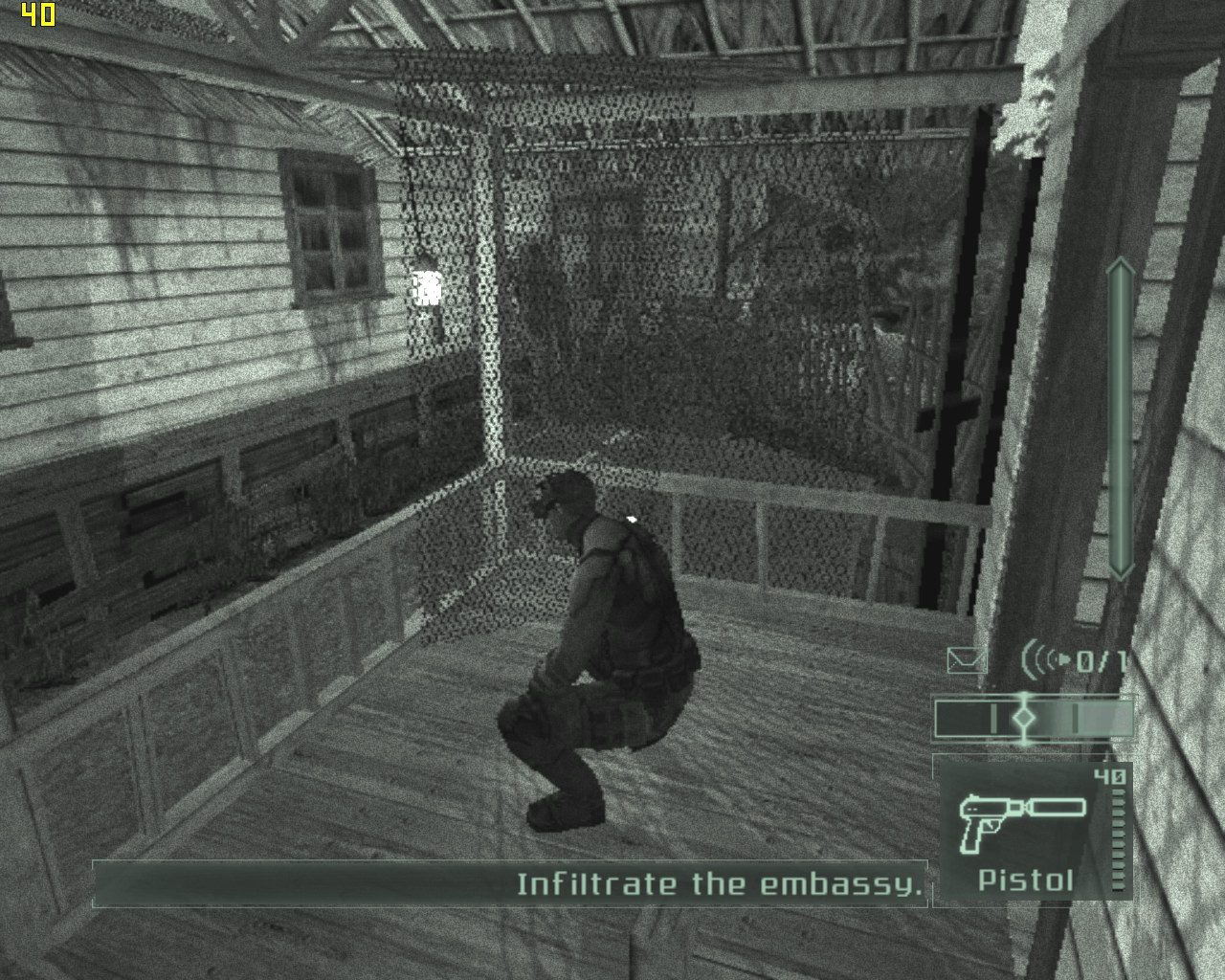1225x980 pixels.
Task: Select the Pistol weapon icon
Action: tap(1021, 820)
